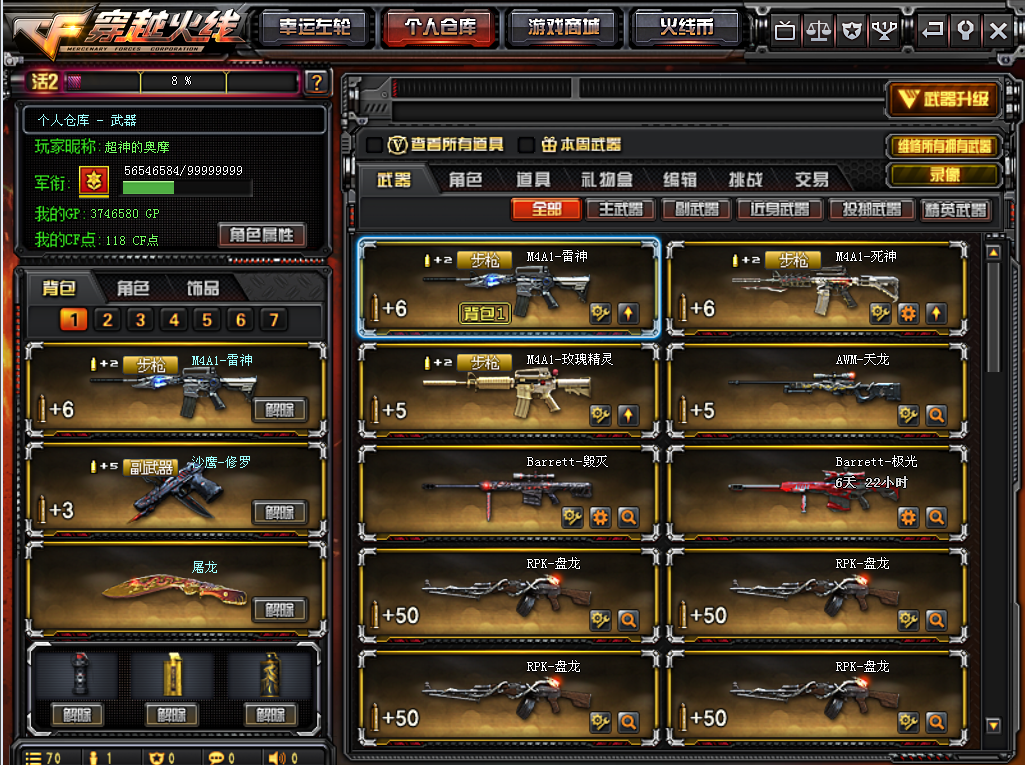Open the question mark help button
Viewport: 1025px width, 765px height.
(316, 82)
